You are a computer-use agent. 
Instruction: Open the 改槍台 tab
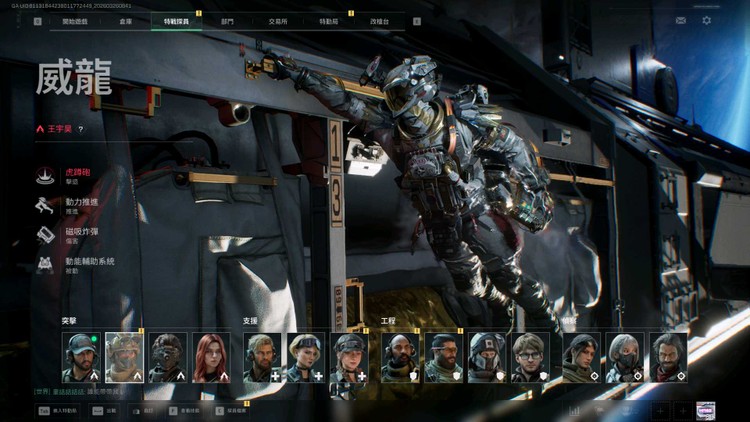pyautogui.click(x=381, y=20)
